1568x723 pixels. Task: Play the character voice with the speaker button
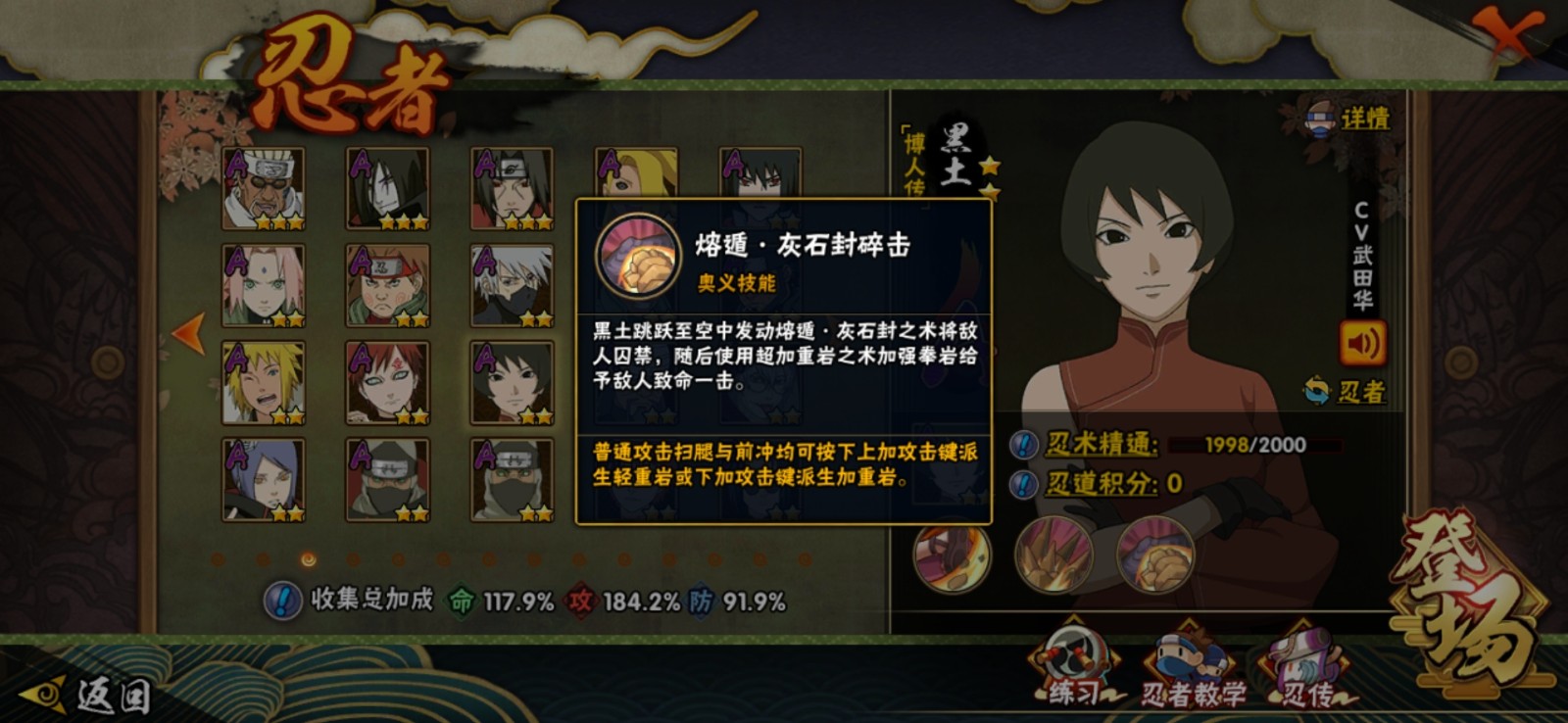1362,343
